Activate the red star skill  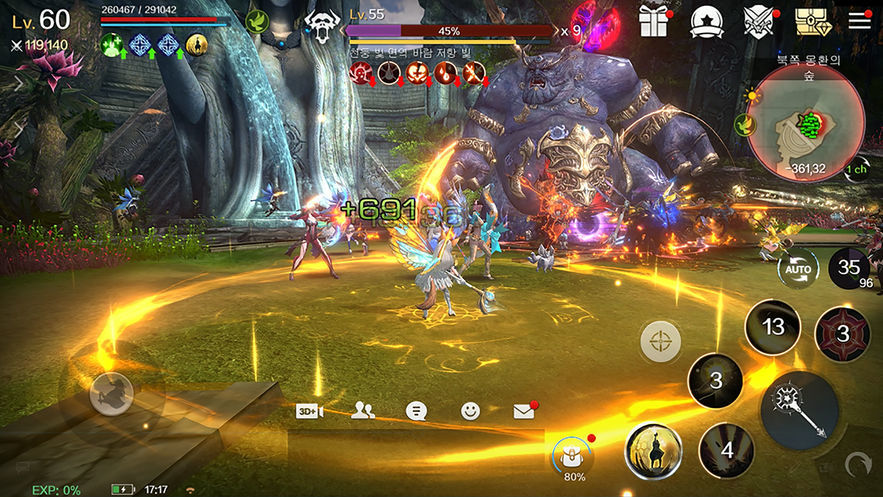coord(842,335)
